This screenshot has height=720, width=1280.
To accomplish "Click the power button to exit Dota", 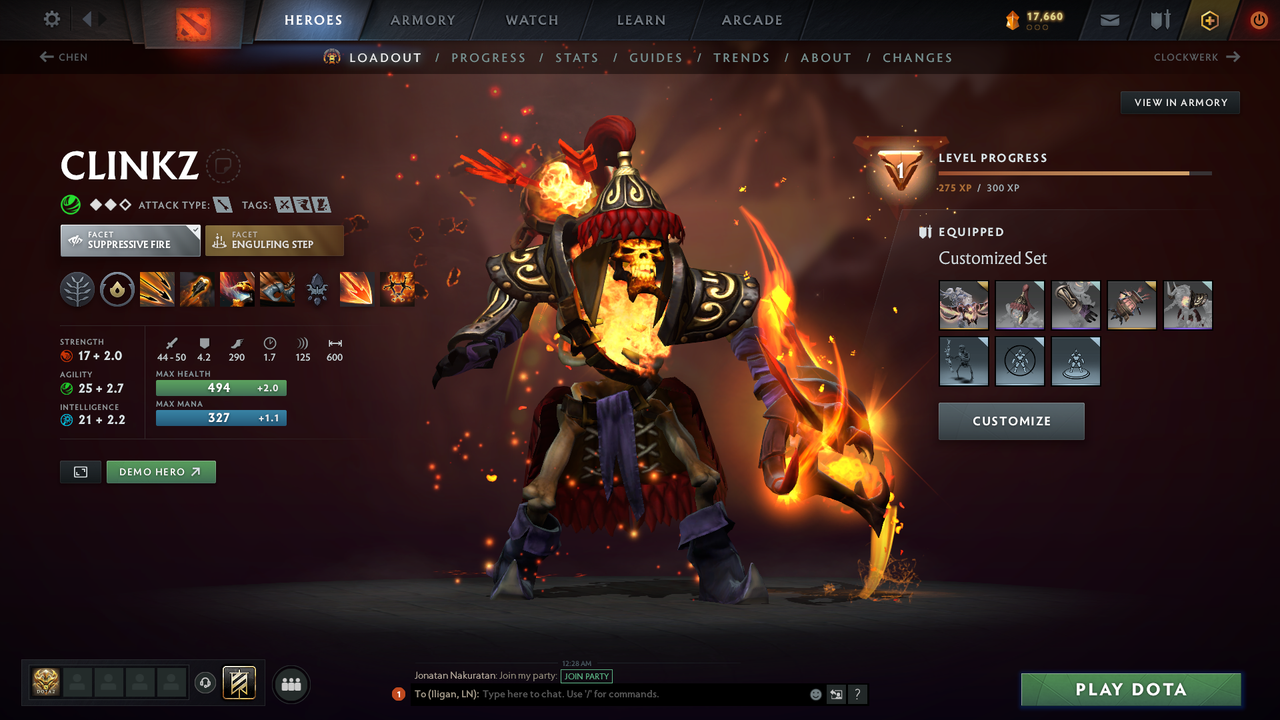I will [x=1257, y=19].
